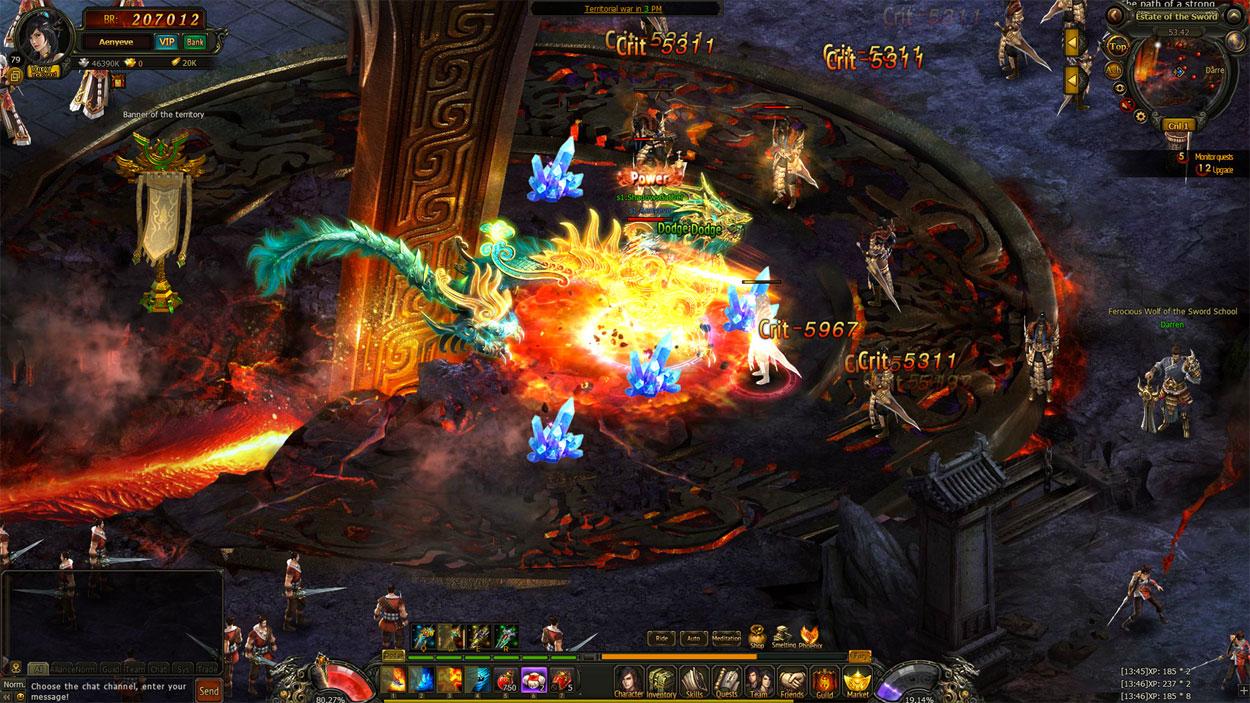
Task: Open the Quests scroll
Action: point(726,680)
